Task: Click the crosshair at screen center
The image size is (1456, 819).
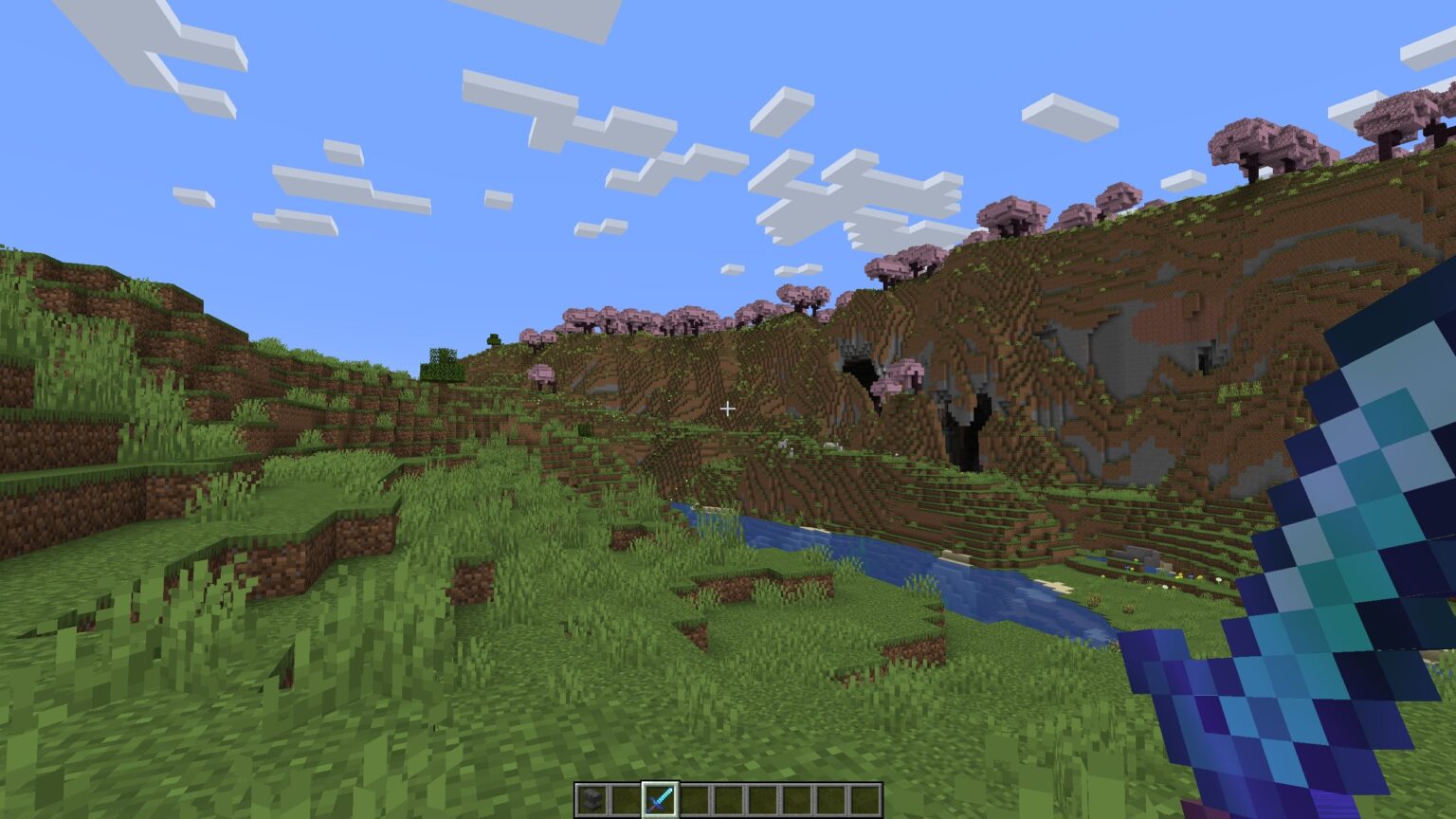Action: point(728,408)
